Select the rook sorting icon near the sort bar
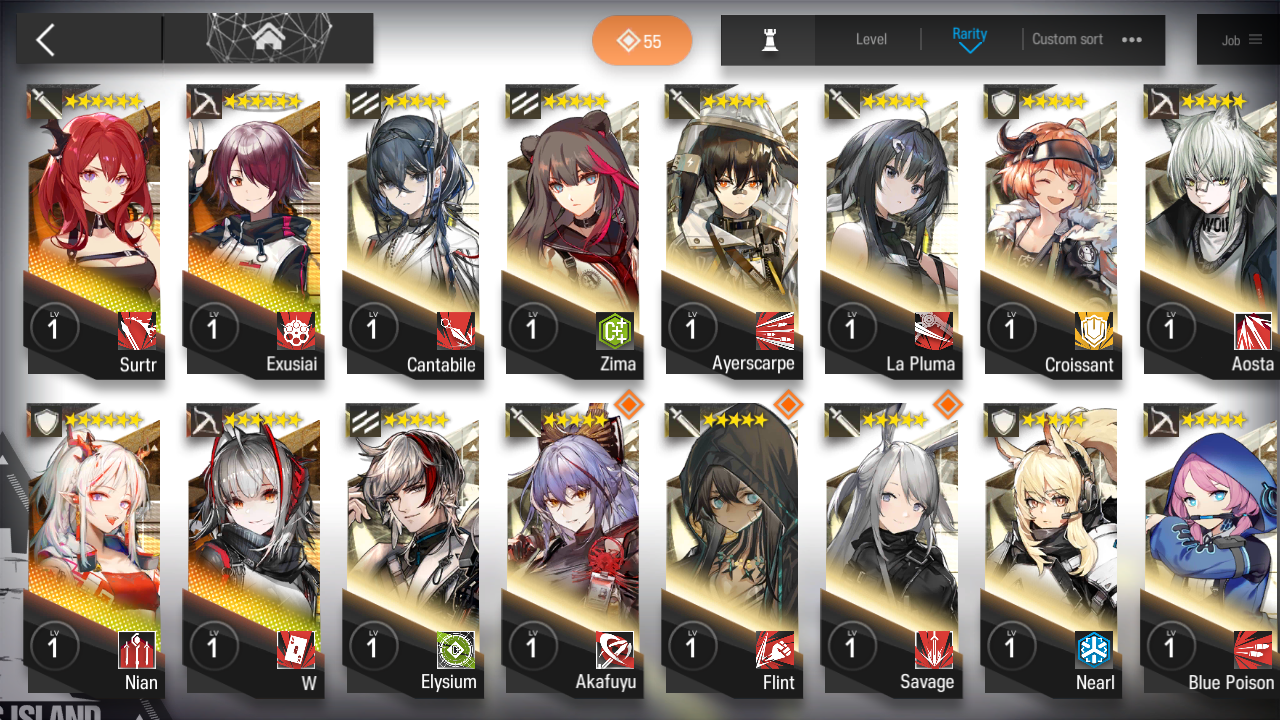 click(x=768, y=40)
